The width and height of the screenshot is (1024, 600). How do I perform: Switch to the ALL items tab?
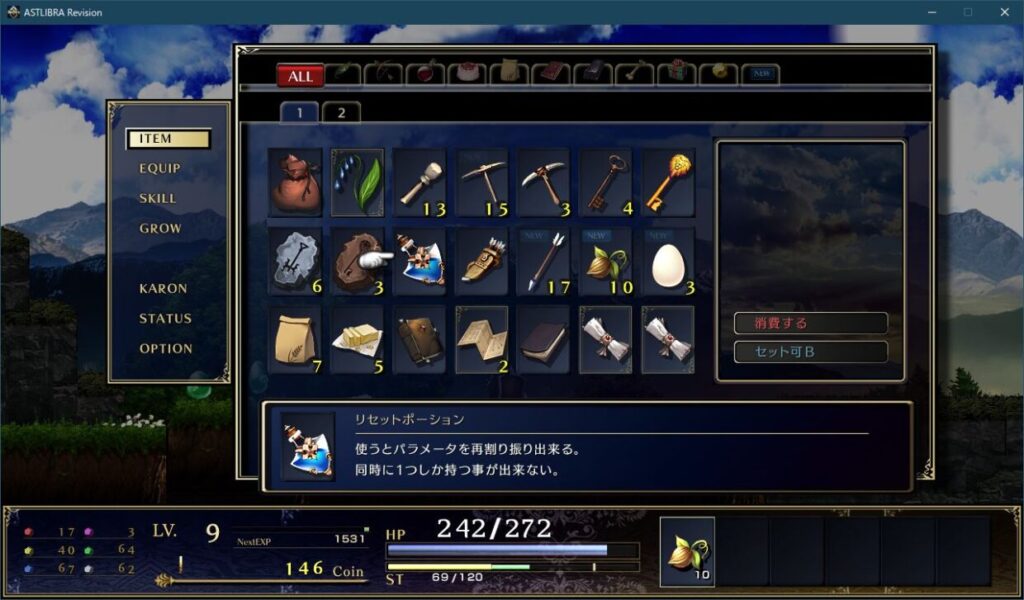tap(300, 76)
